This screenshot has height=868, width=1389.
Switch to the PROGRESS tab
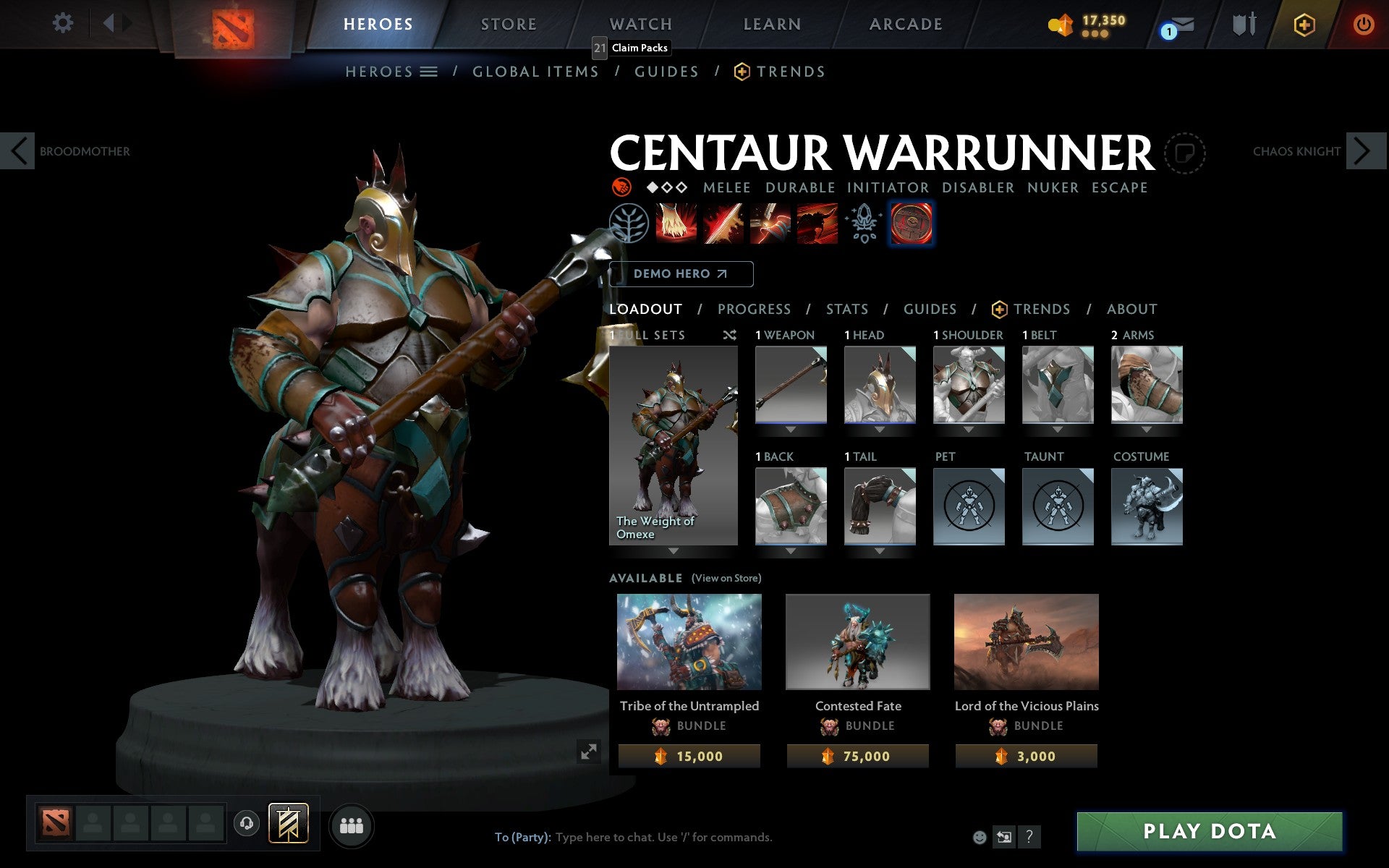coord(754,309)
